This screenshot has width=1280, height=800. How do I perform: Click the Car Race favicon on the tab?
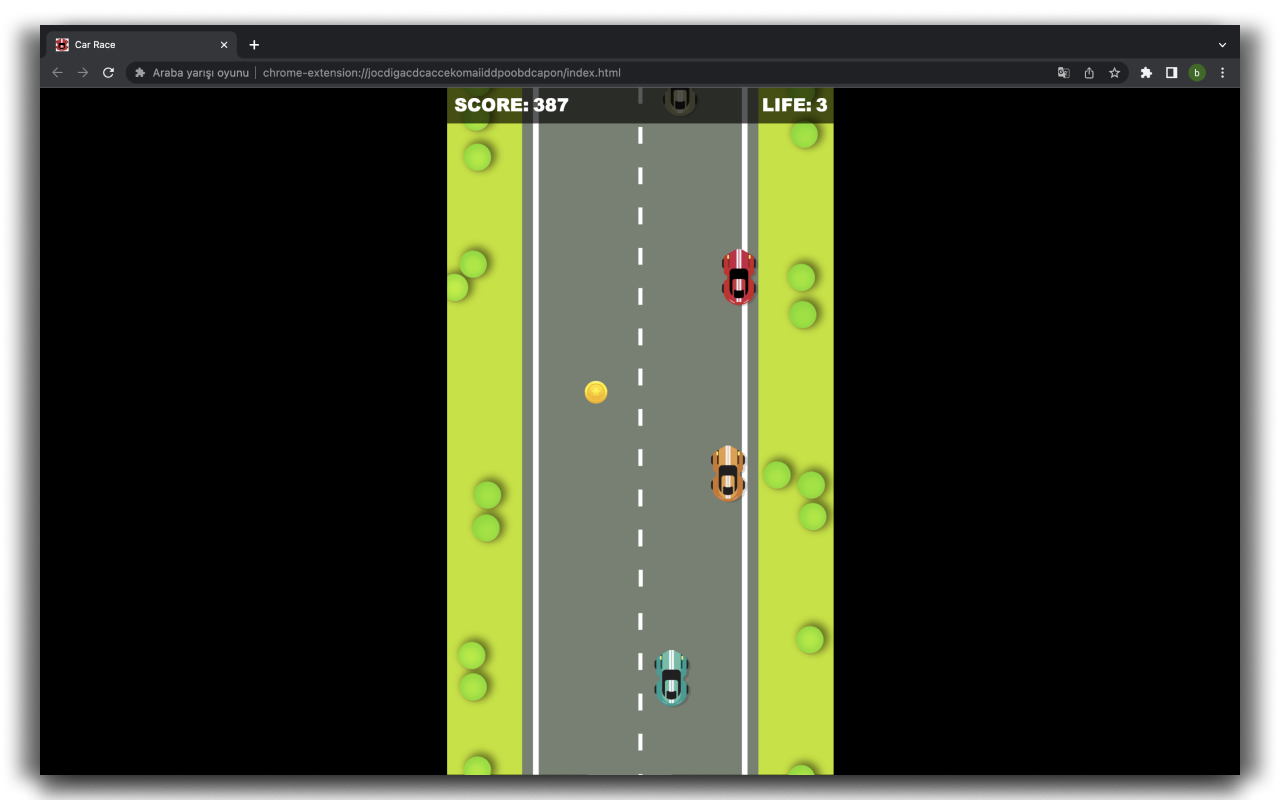click(x=62, y=44)
